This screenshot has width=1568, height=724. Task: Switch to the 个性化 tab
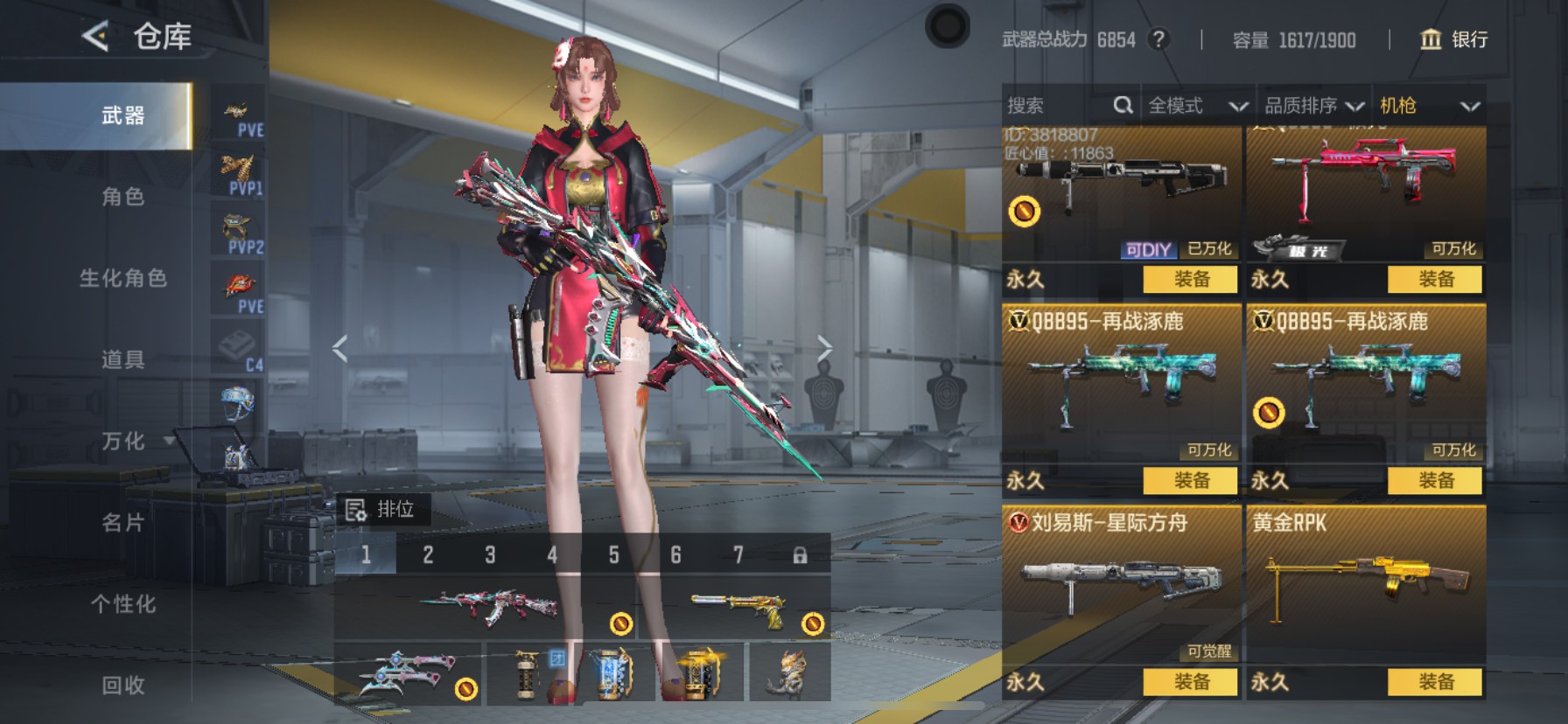coord(122,604)
